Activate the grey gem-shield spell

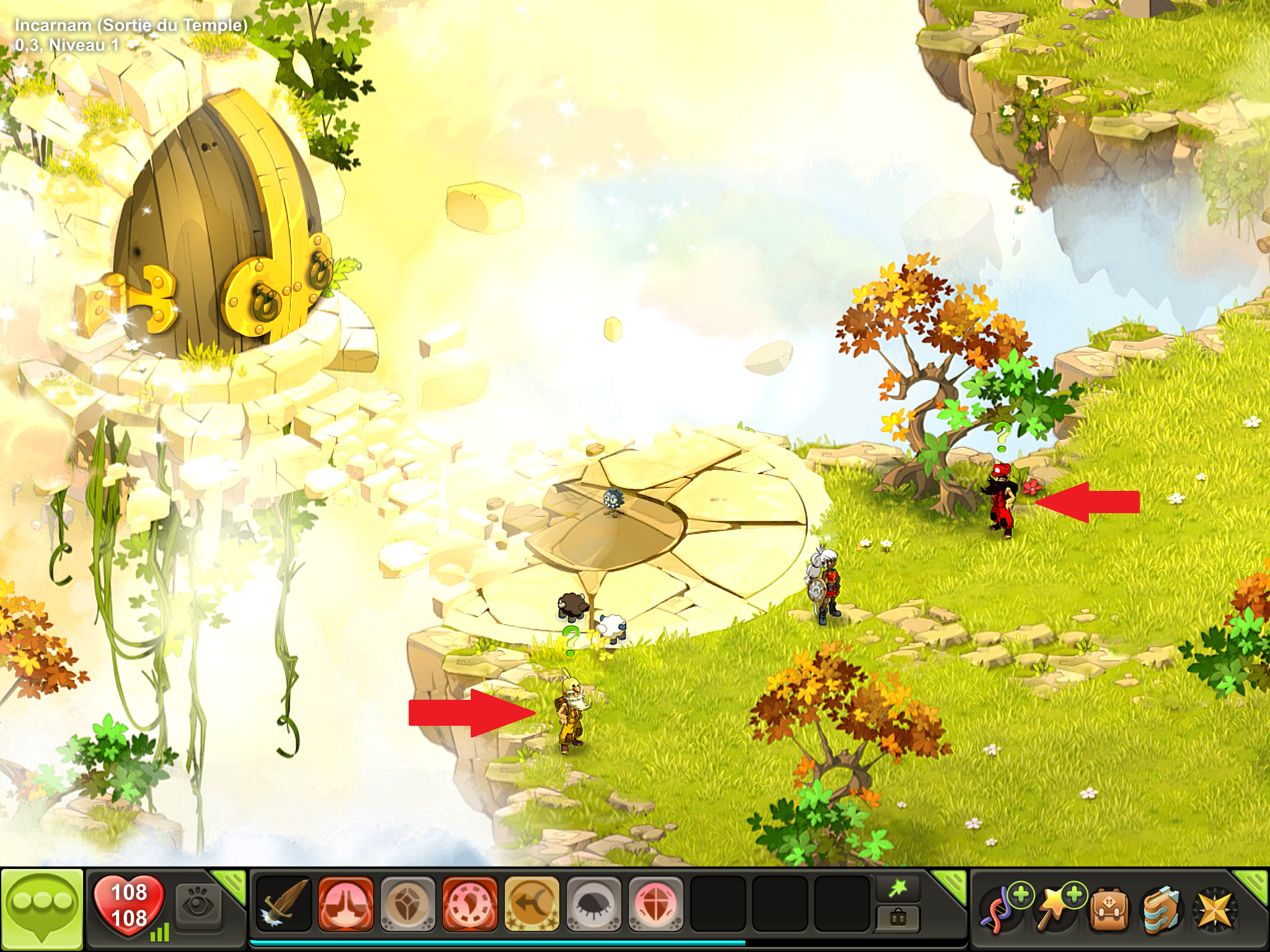408,904
